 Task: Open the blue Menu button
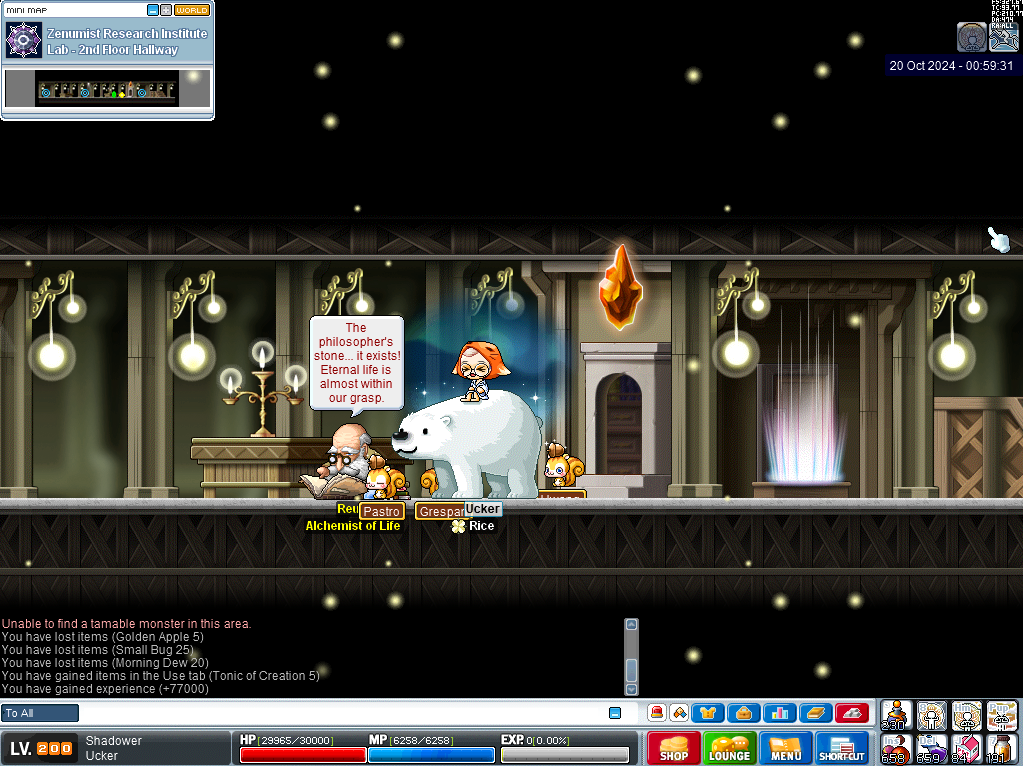(786, 748)
